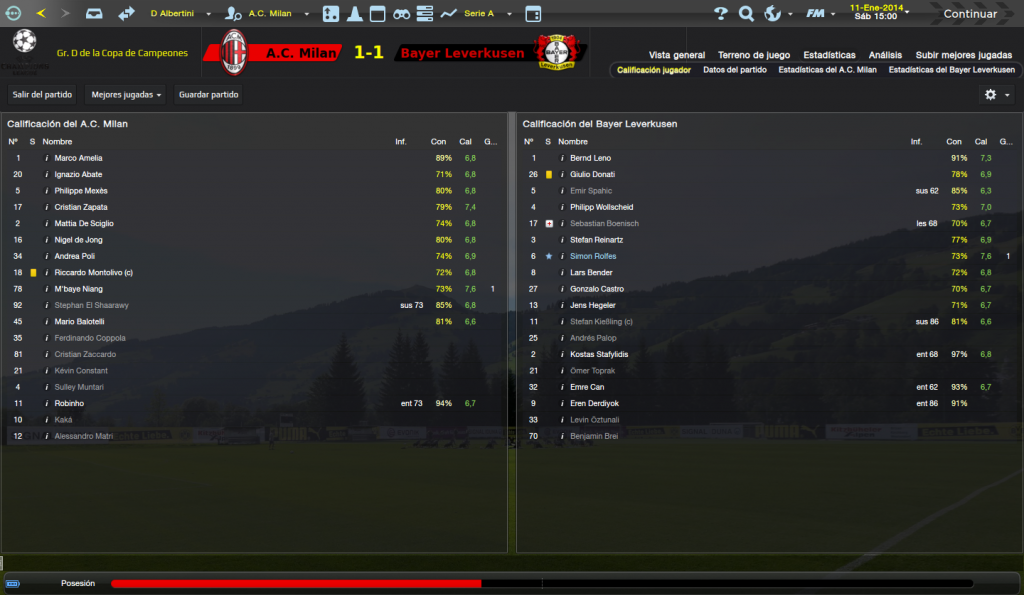The width and height of the screenshot is (1024, 595).
Task: Open Subir mejores jugadas
Action: tap(963, 55)
